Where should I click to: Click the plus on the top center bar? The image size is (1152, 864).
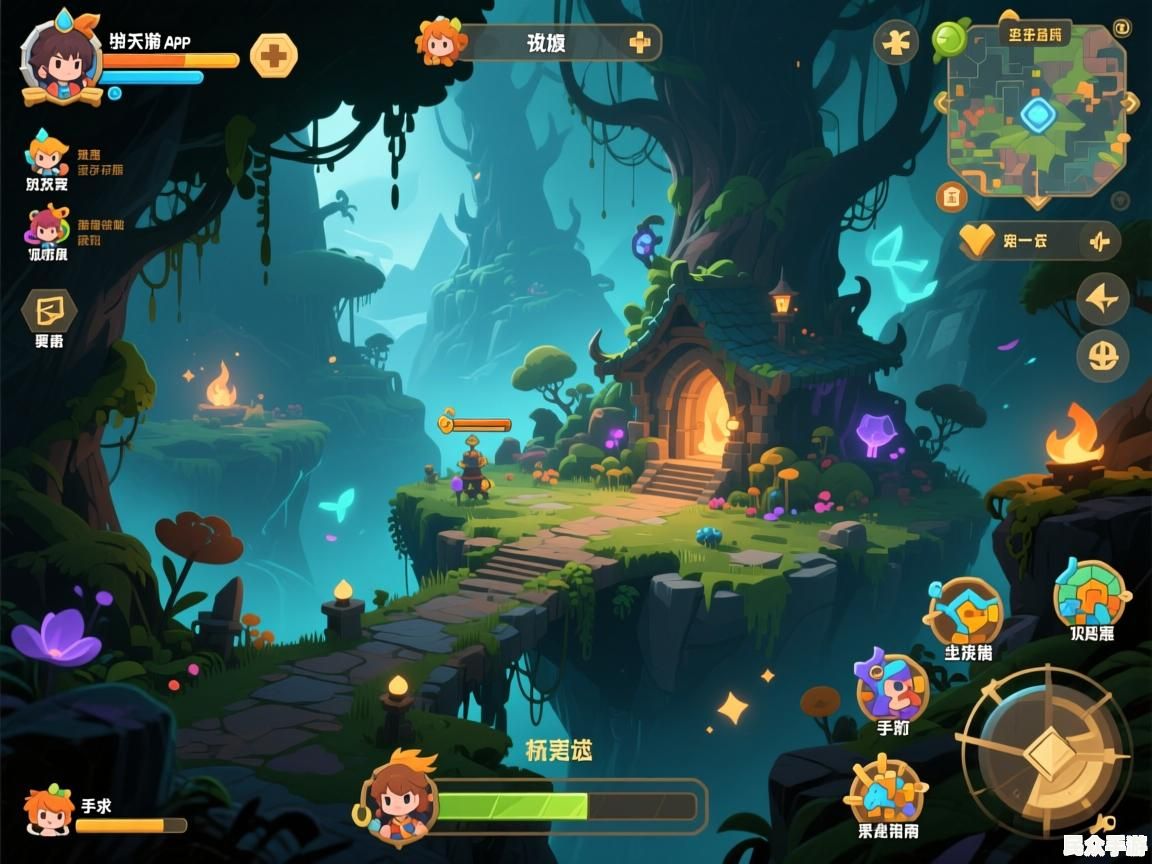pyautogui.click(x=640, y=43)
